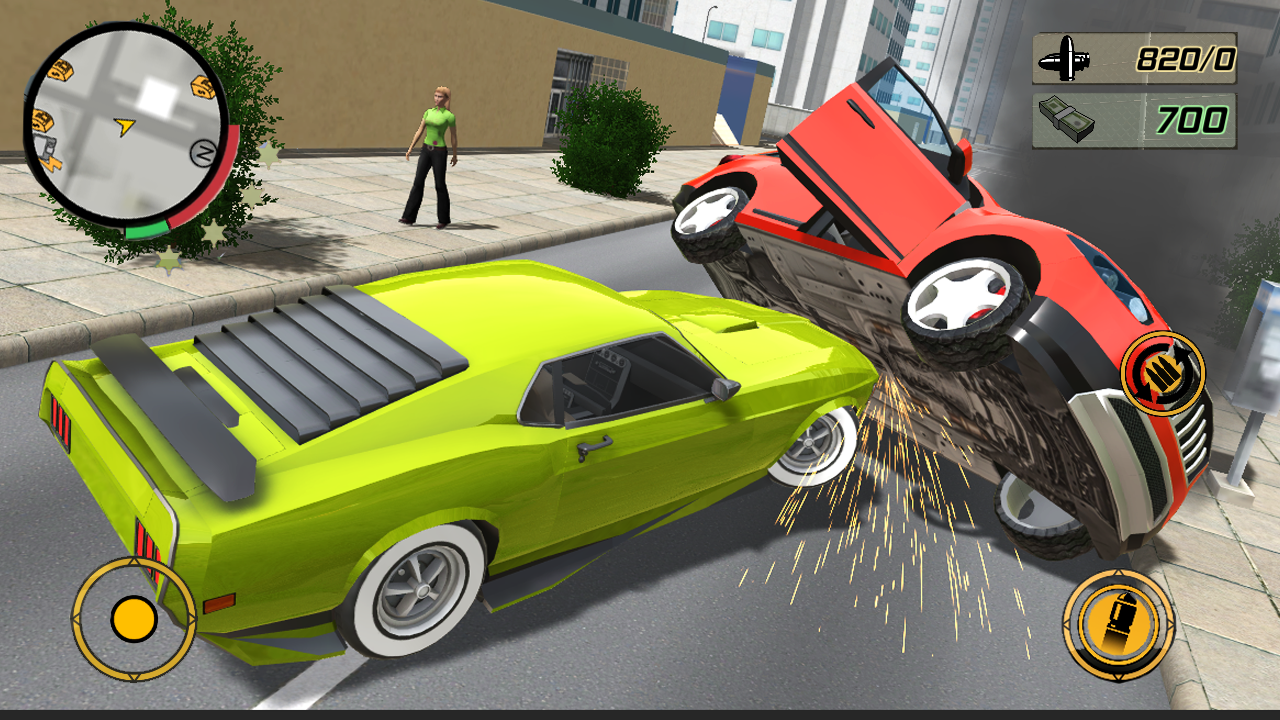
Task: Tap the green armor arc below the minimap
Action: (x=145, y=227)
